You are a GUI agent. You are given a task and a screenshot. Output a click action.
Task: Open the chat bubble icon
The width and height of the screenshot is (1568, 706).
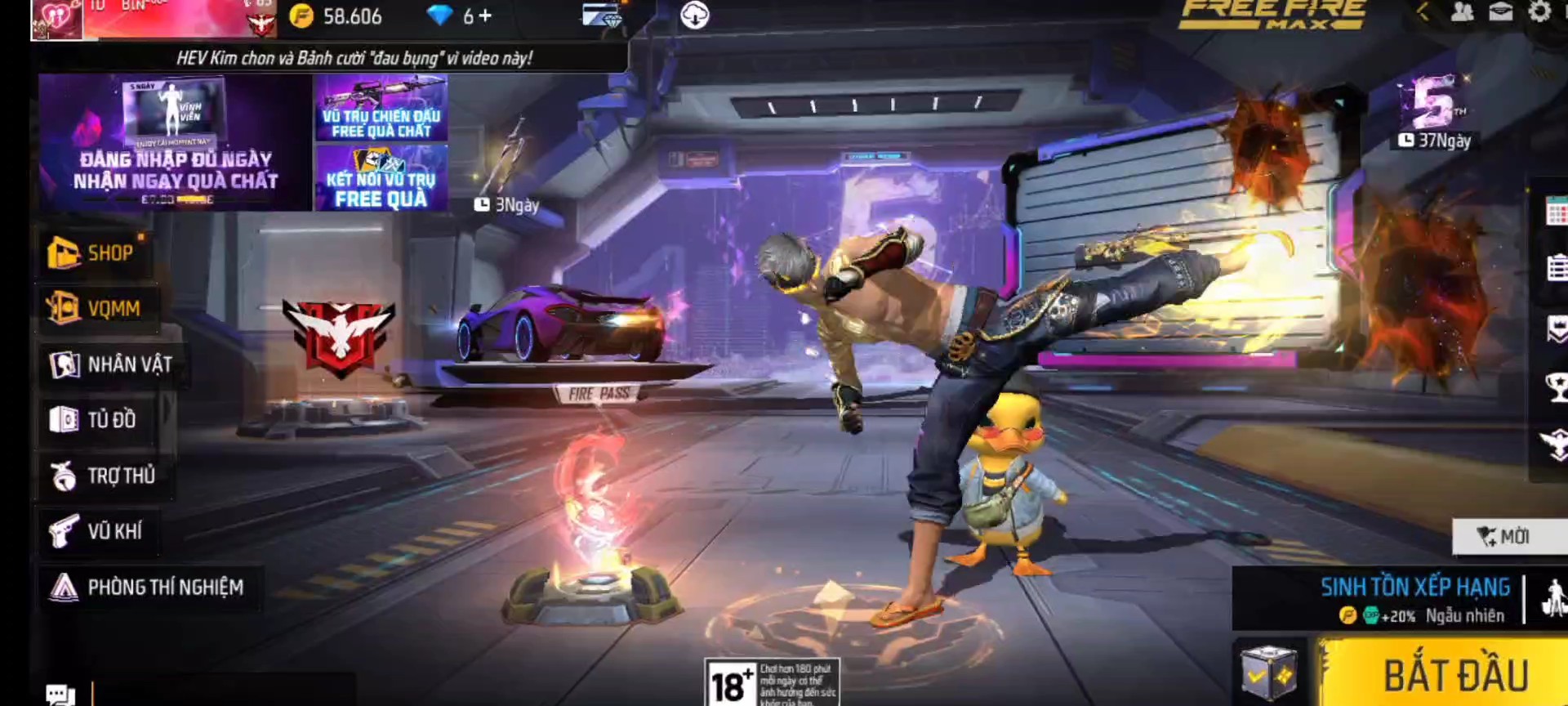click(60, 695)
